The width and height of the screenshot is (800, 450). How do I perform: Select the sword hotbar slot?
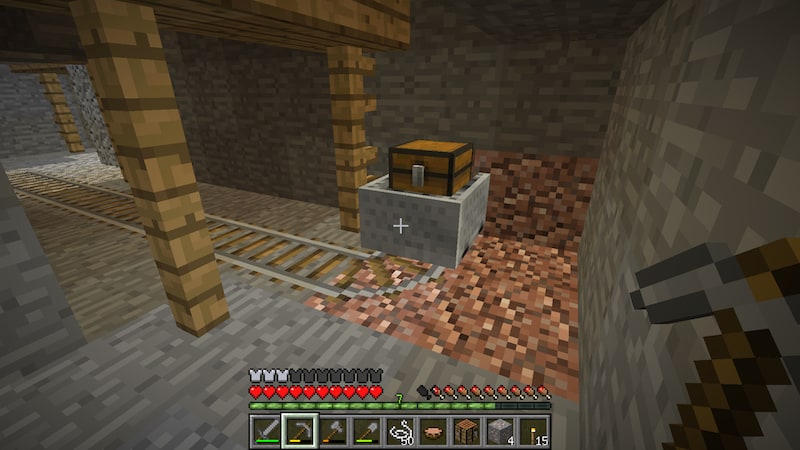tap(266, 430)
